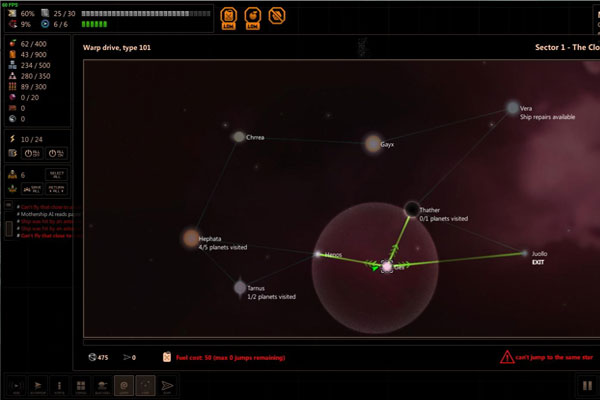Open the first low fuel warning icon
The image size is (600, 400).
228,16
